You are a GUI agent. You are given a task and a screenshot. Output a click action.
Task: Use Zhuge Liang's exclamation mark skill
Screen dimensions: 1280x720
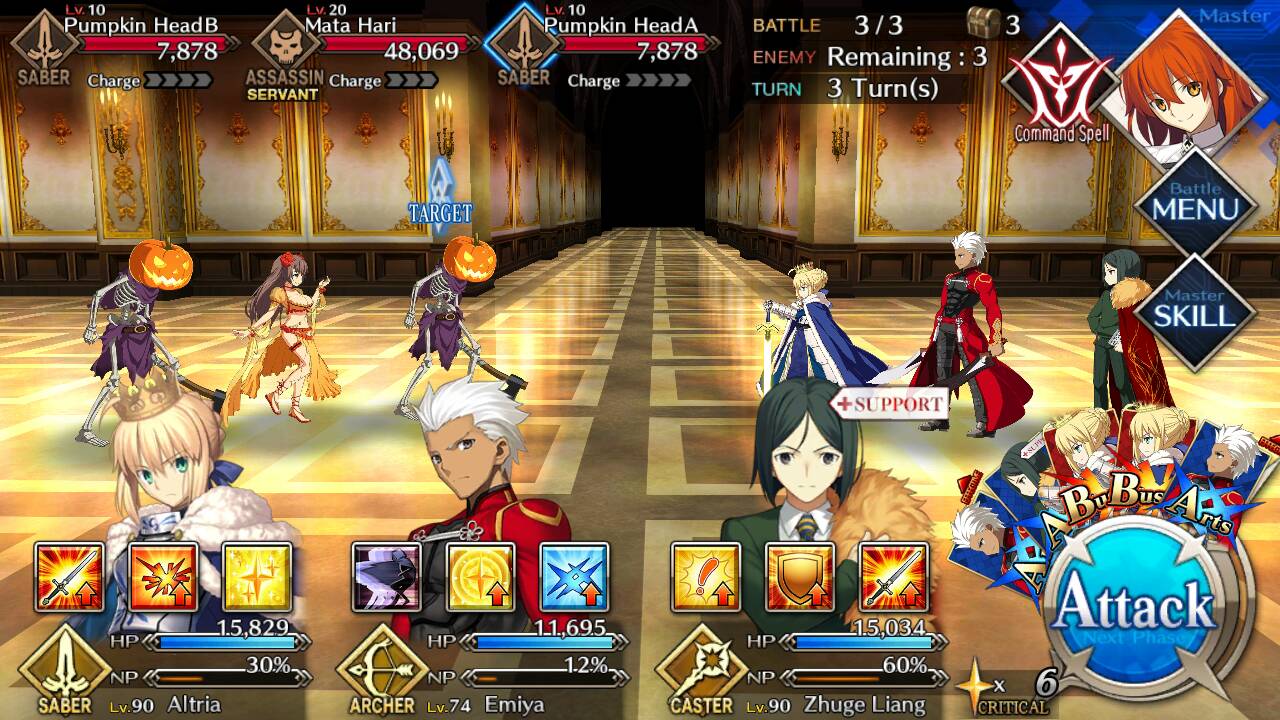click(x=706, y=577)
